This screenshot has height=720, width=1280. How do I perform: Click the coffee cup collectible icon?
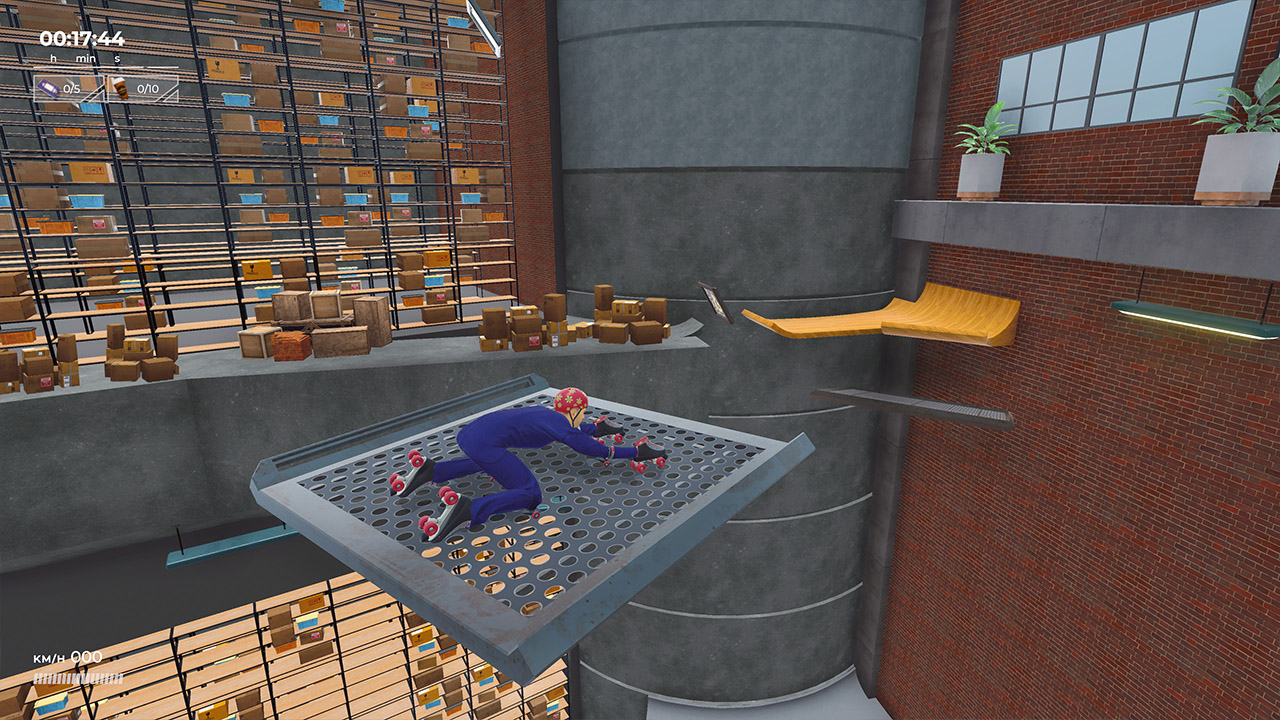120,88
